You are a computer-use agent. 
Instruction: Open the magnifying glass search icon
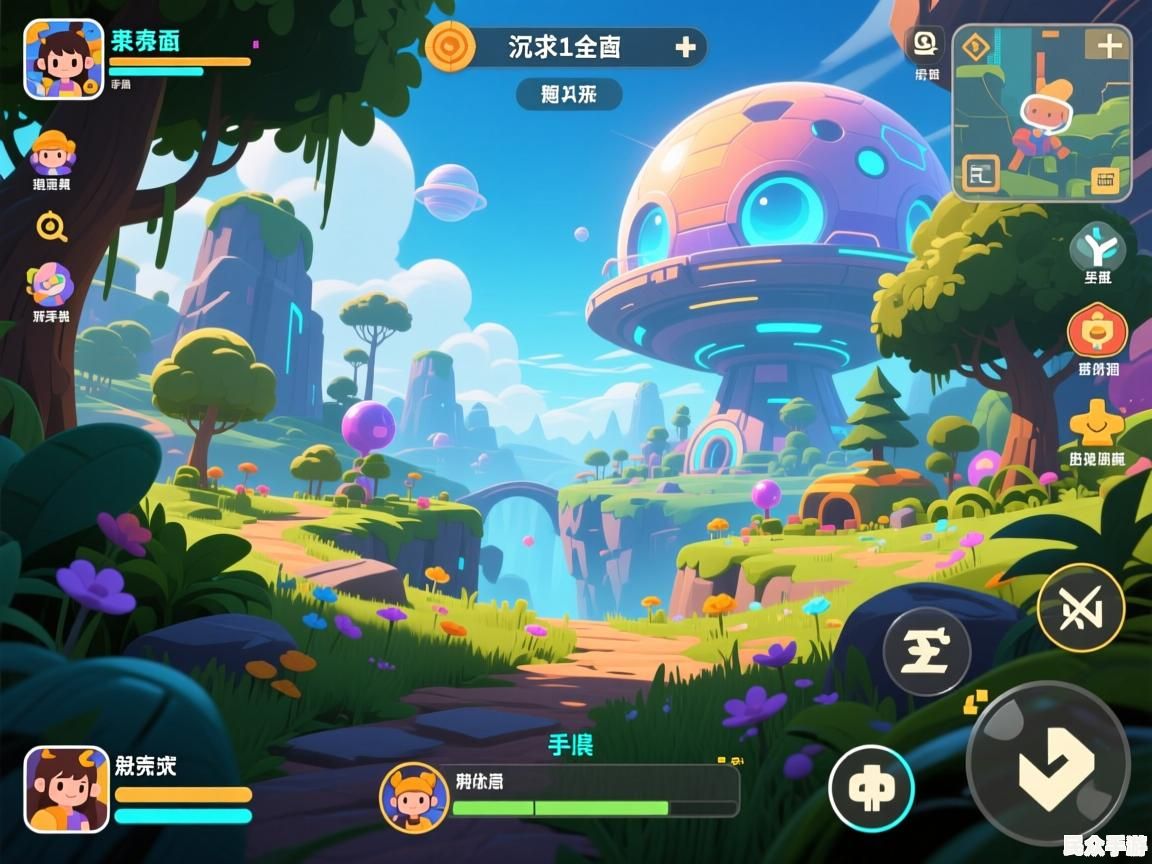click(x=51, y=228)
